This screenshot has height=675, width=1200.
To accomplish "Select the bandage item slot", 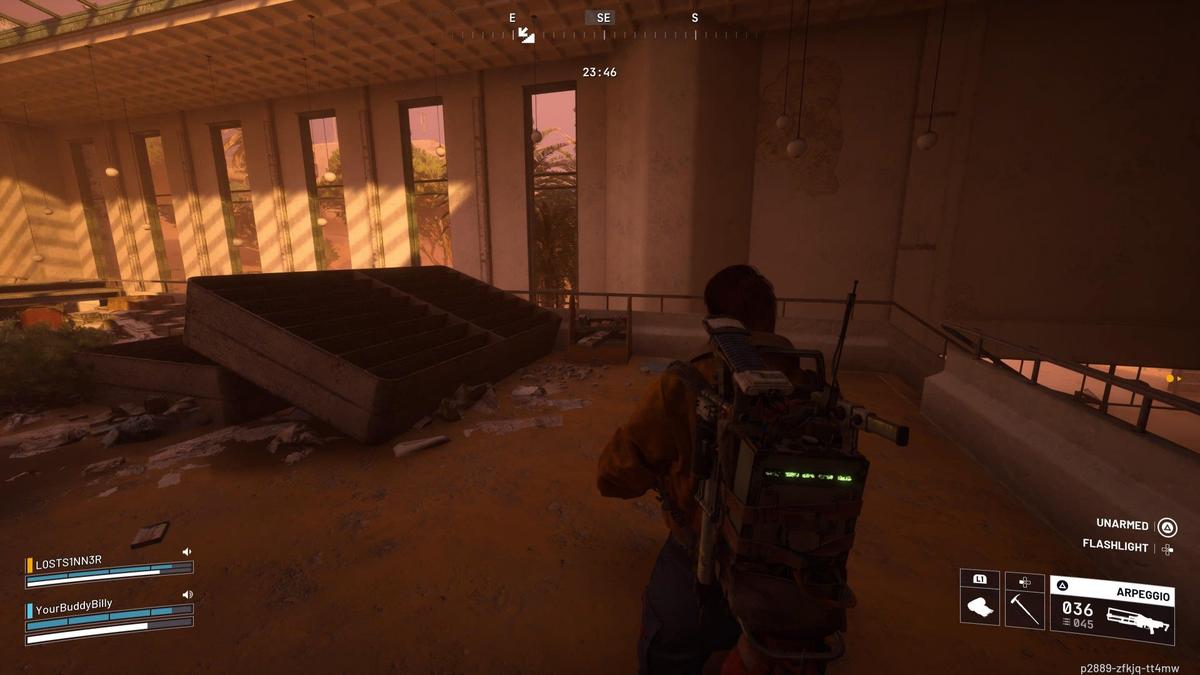I will click(979, 605).
